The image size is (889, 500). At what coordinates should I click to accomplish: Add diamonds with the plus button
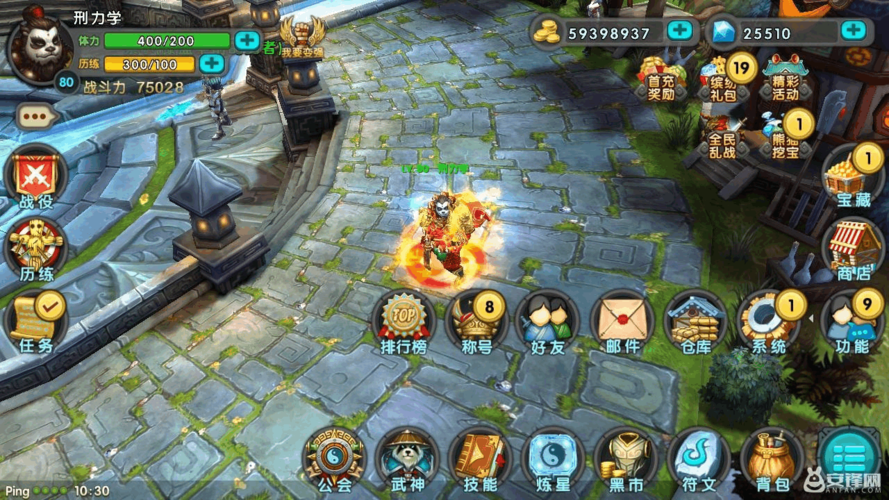coord(852,31)
